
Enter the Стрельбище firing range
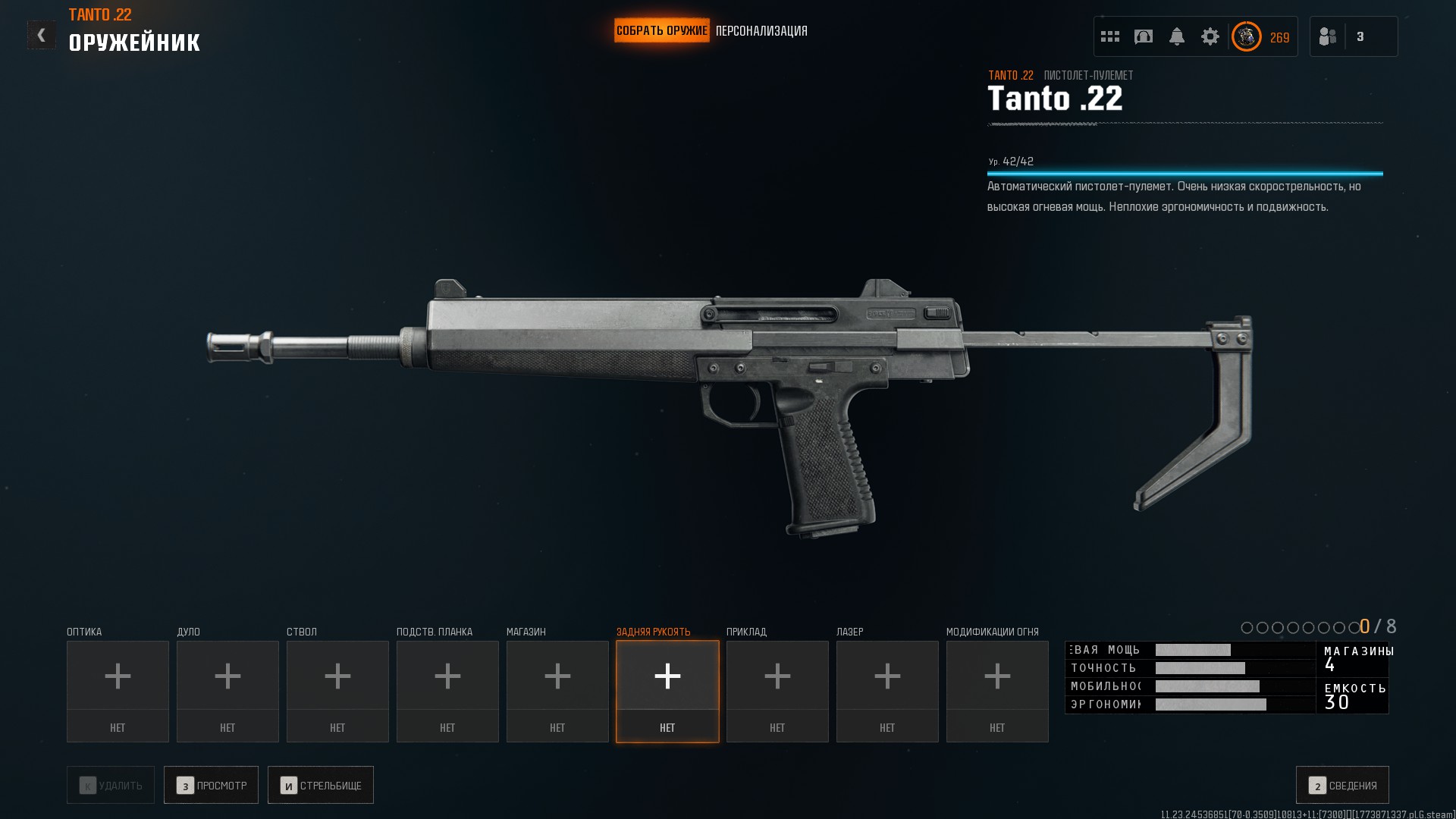321,786
